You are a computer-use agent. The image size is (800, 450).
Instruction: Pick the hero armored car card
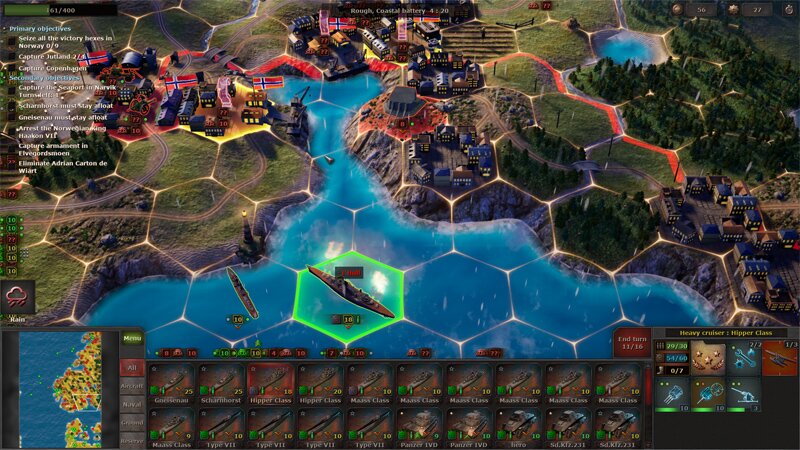(x=518, y=427)
